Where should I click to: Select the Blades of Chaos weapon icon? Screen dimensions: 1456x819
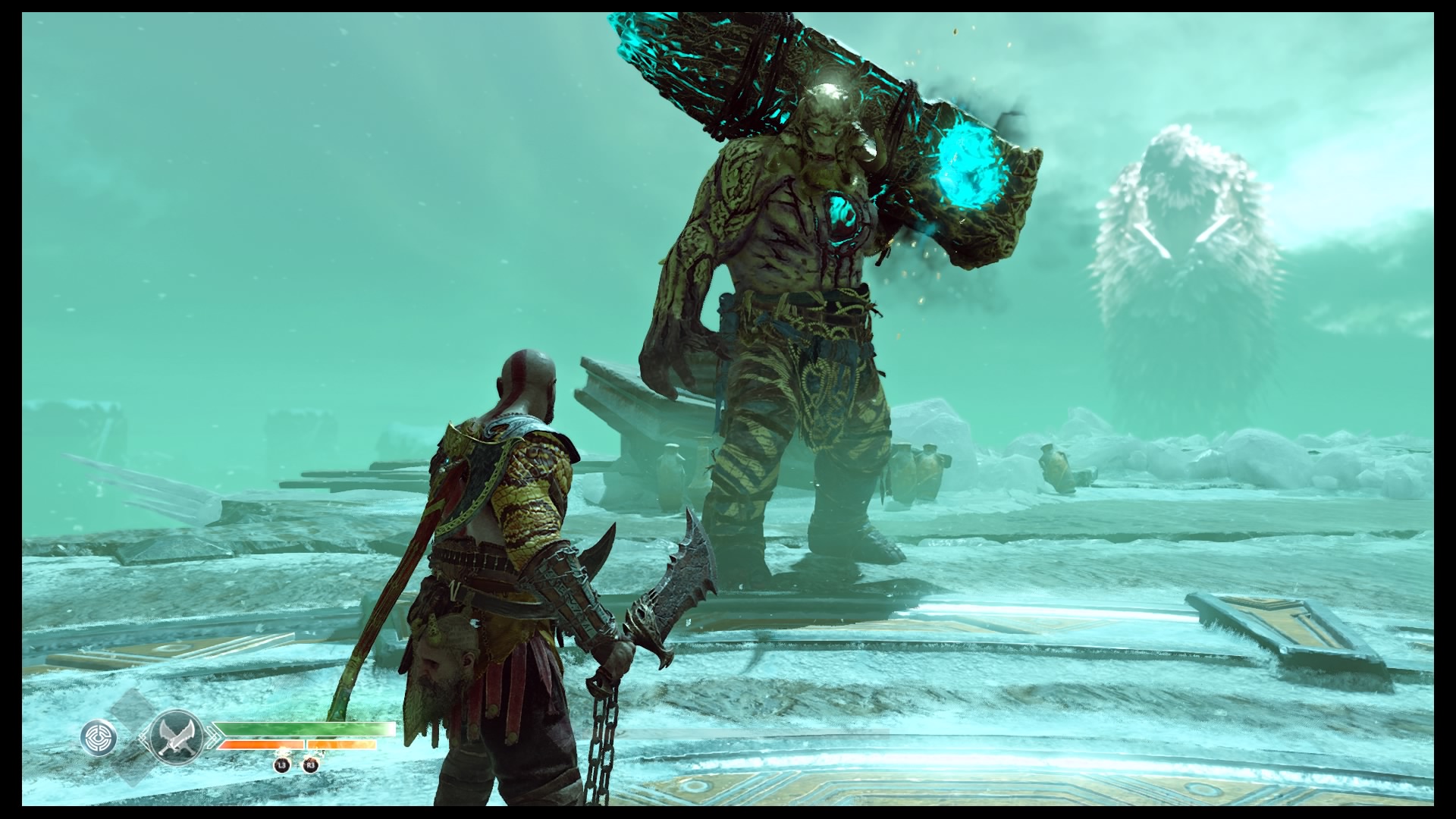(174, 736)
